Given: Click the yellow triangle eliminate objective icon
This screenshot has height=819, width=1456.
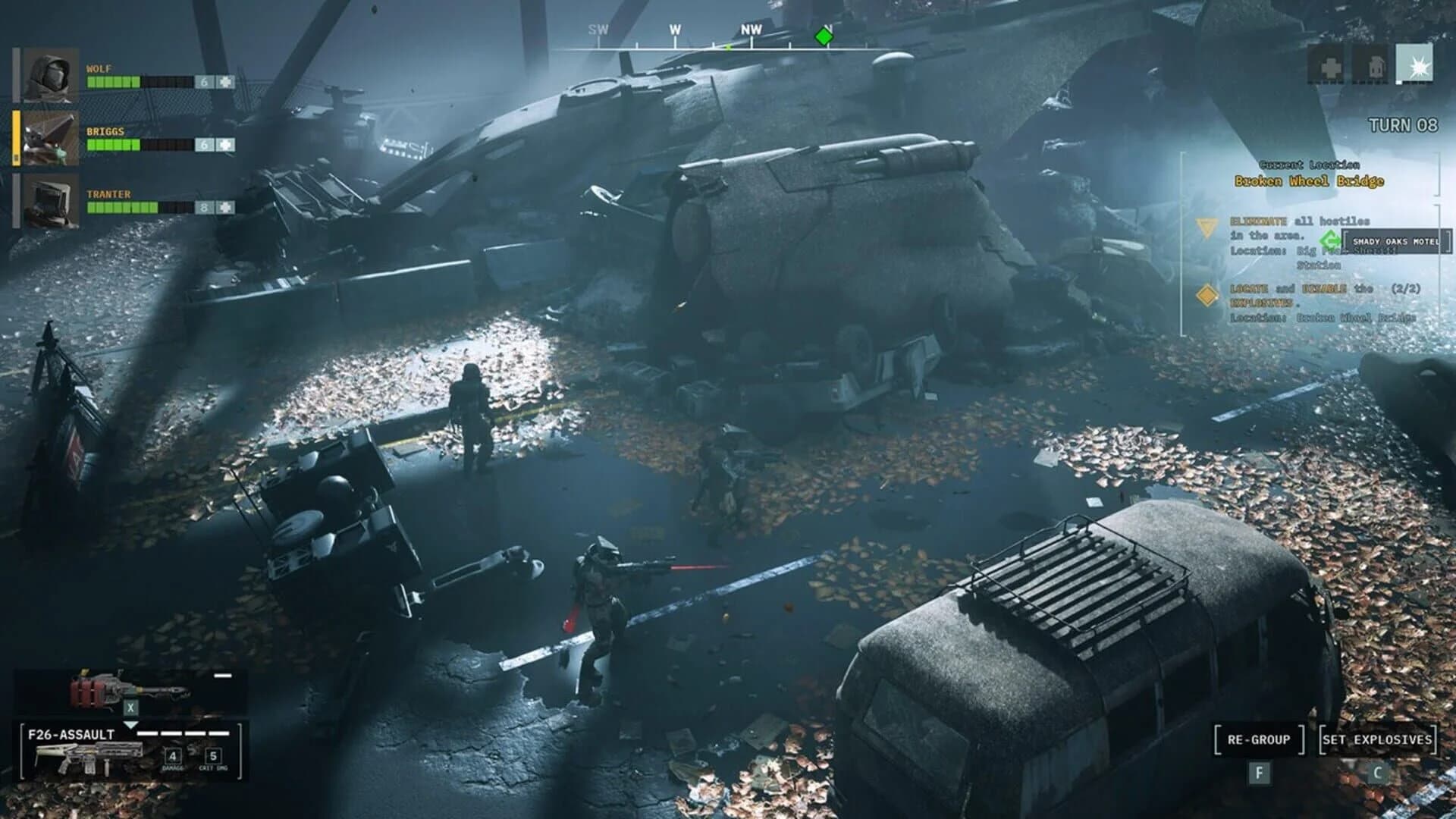Looking at the screenshot, I should point(1207,227).
